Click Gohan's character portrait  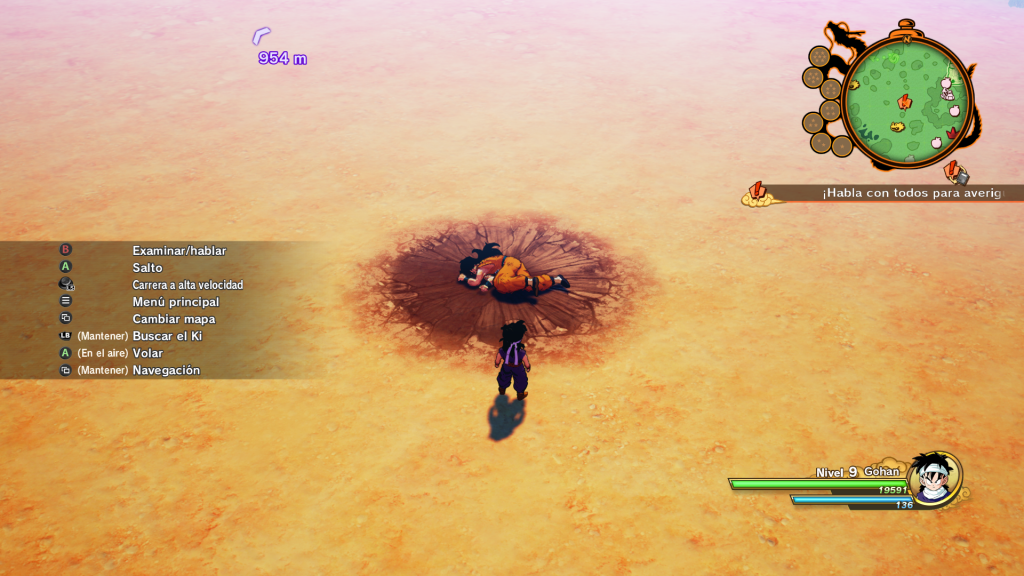[x=935, y=479]
